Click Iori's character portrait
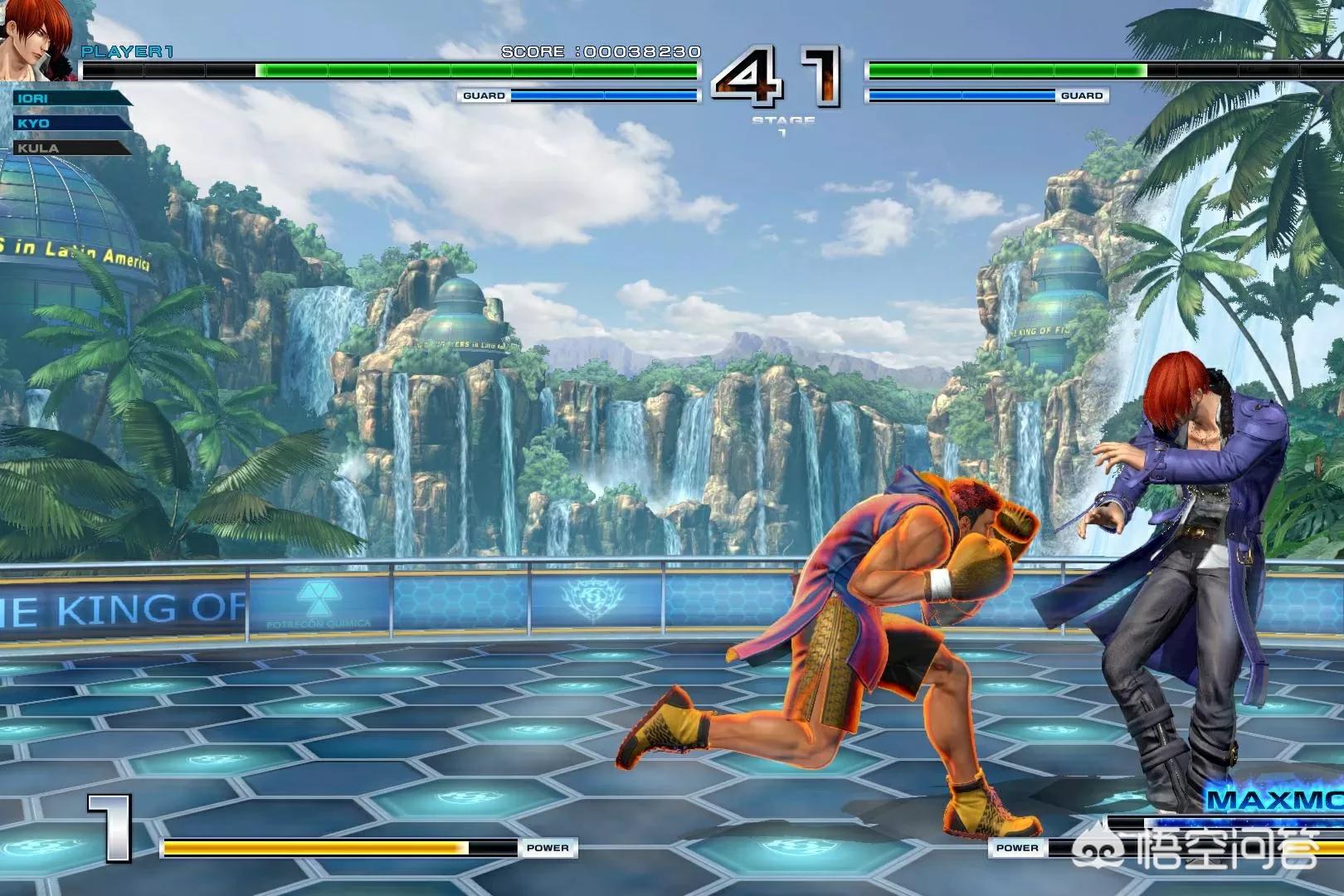The width and height of the screenshot is (1344, 896). 37,40
